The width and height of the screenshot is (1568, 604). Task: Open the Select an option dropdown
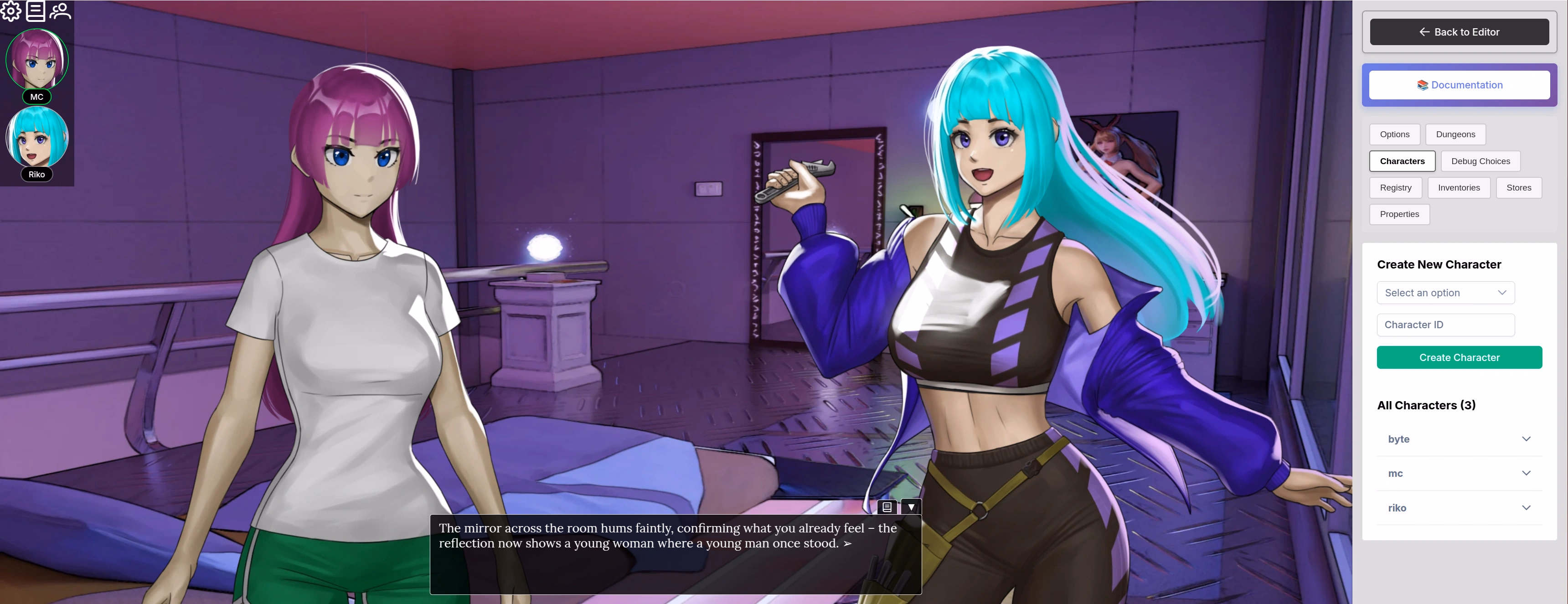(x=1445, y=293)
